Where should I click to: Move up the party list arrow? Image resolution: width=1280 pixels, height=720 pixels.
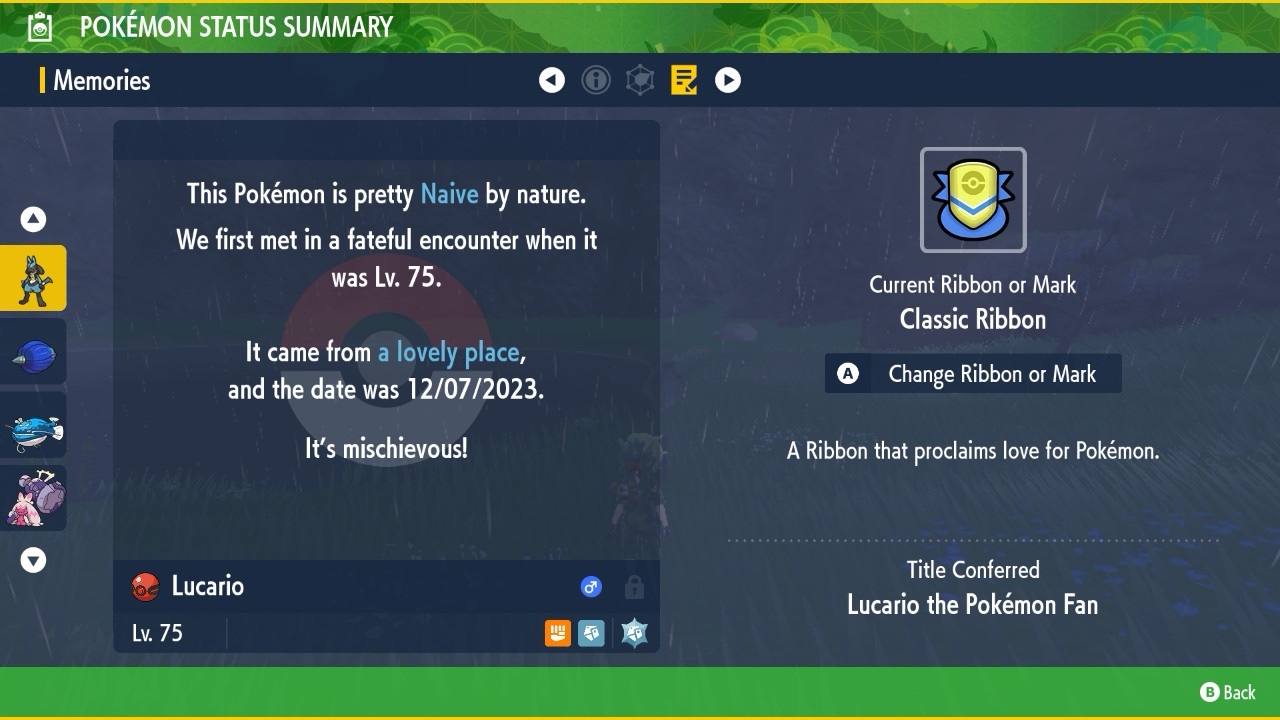point(33,219)
